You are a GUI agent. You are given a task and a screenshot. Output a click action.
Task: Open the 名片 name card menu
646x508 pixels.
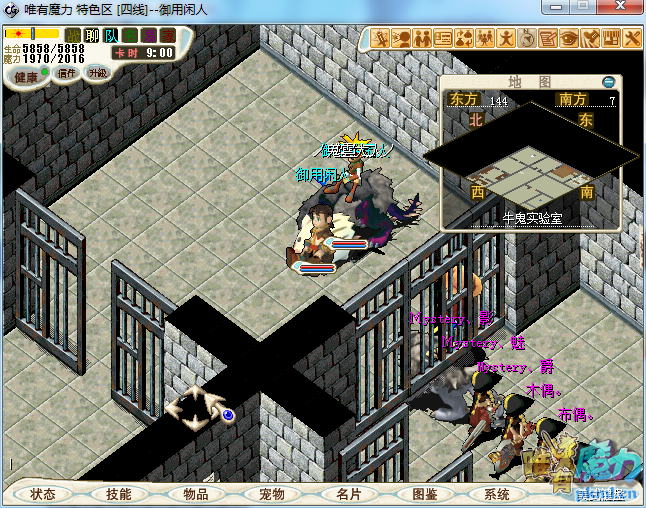(x=348, y=494)
